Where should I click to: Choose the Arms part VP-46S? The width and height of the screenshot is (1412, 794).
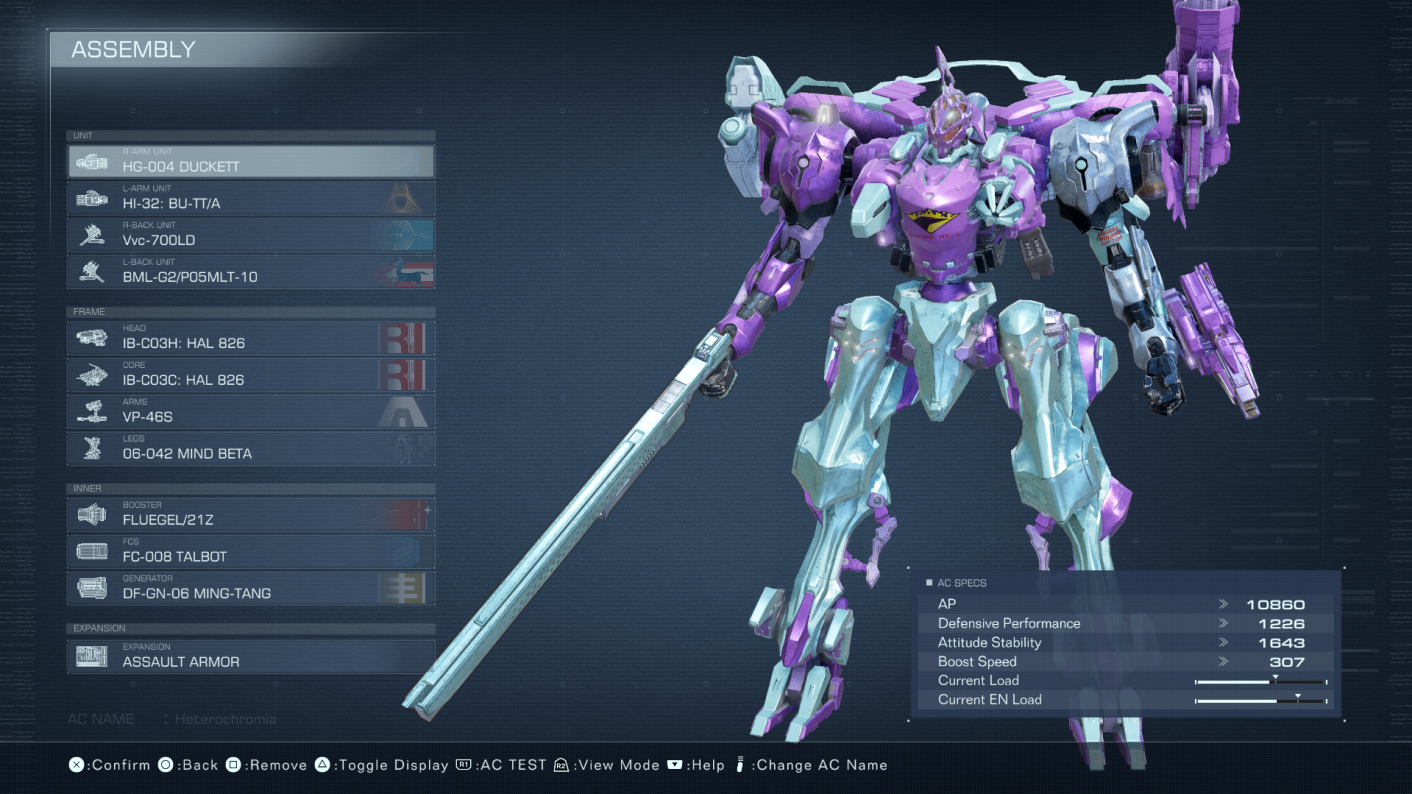pyautogui.click(x=250, y=412)
